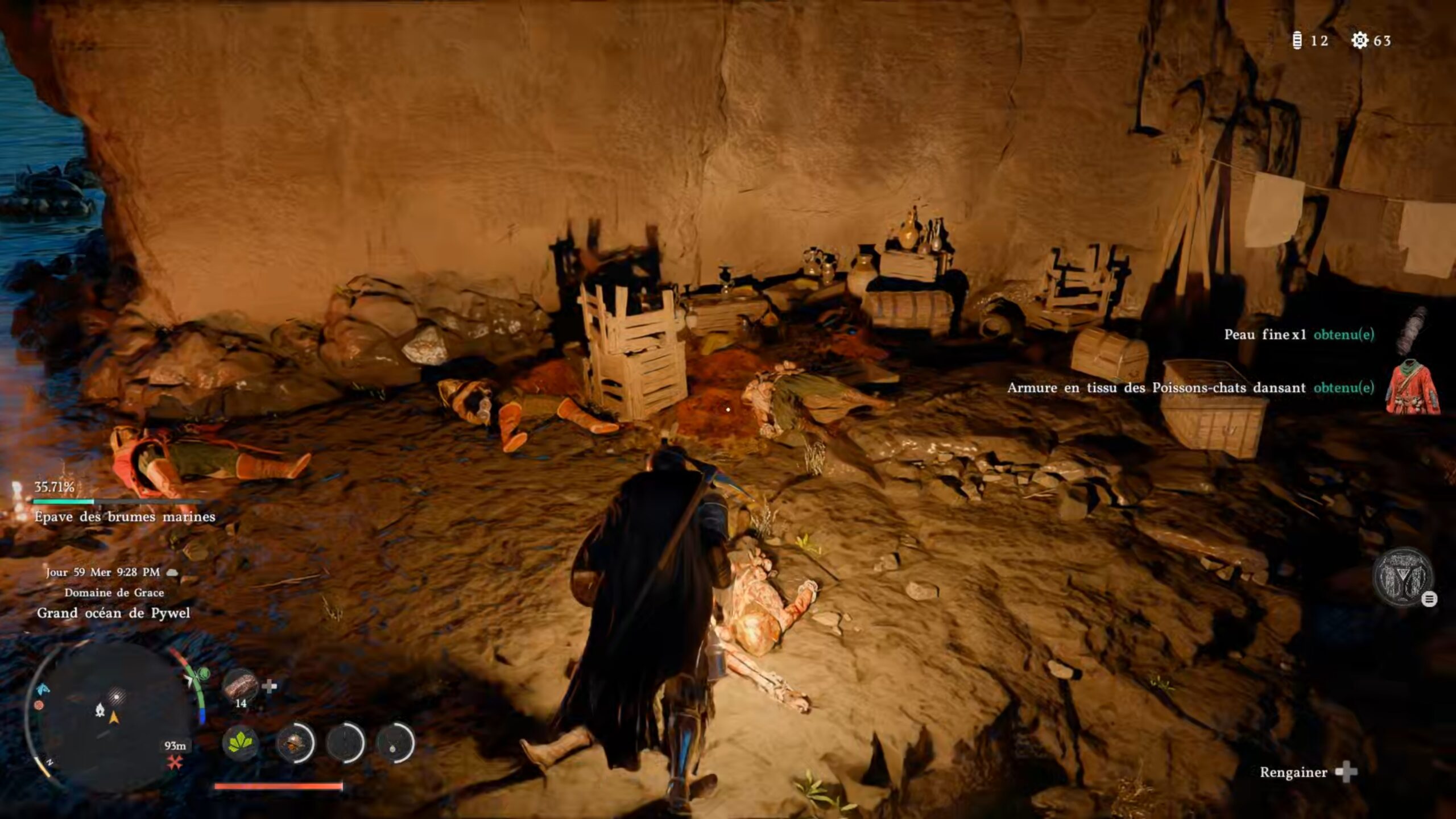The width and height of the screenshot is (1456, 819).
Task: Select the red cross waypoint marker
Action: click(175, 763)
